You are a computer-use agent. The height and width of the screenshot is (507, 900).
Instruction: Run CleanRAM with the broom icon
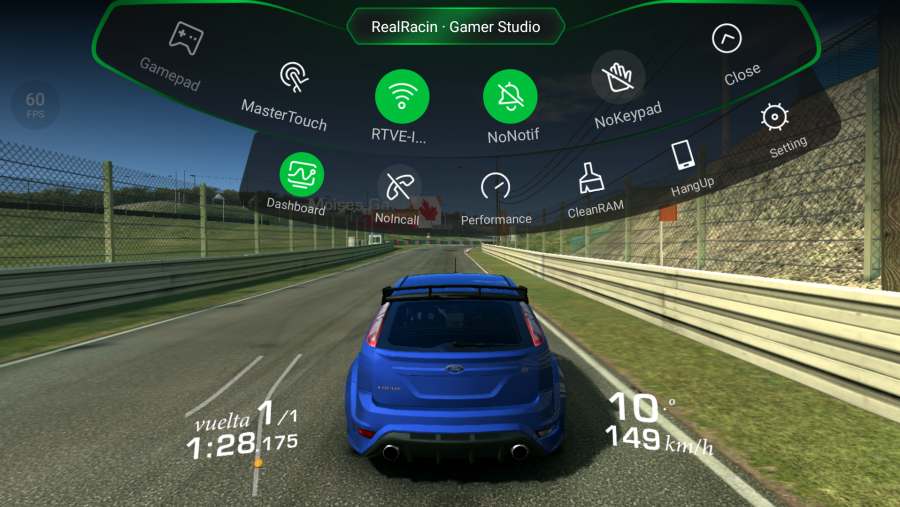tap(591, 178)
